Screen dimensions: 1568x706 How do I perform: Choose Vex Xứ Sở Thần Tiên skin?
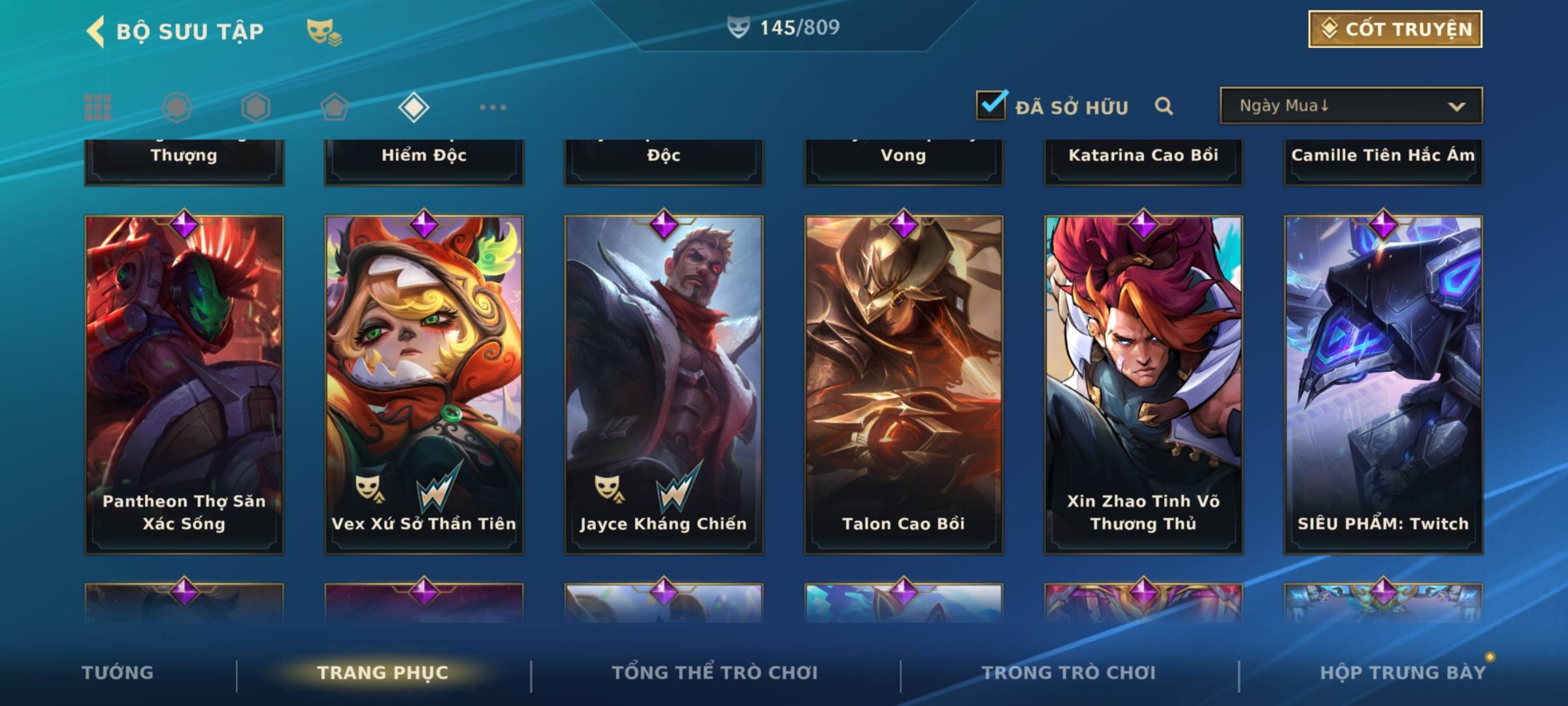(424, 384)
